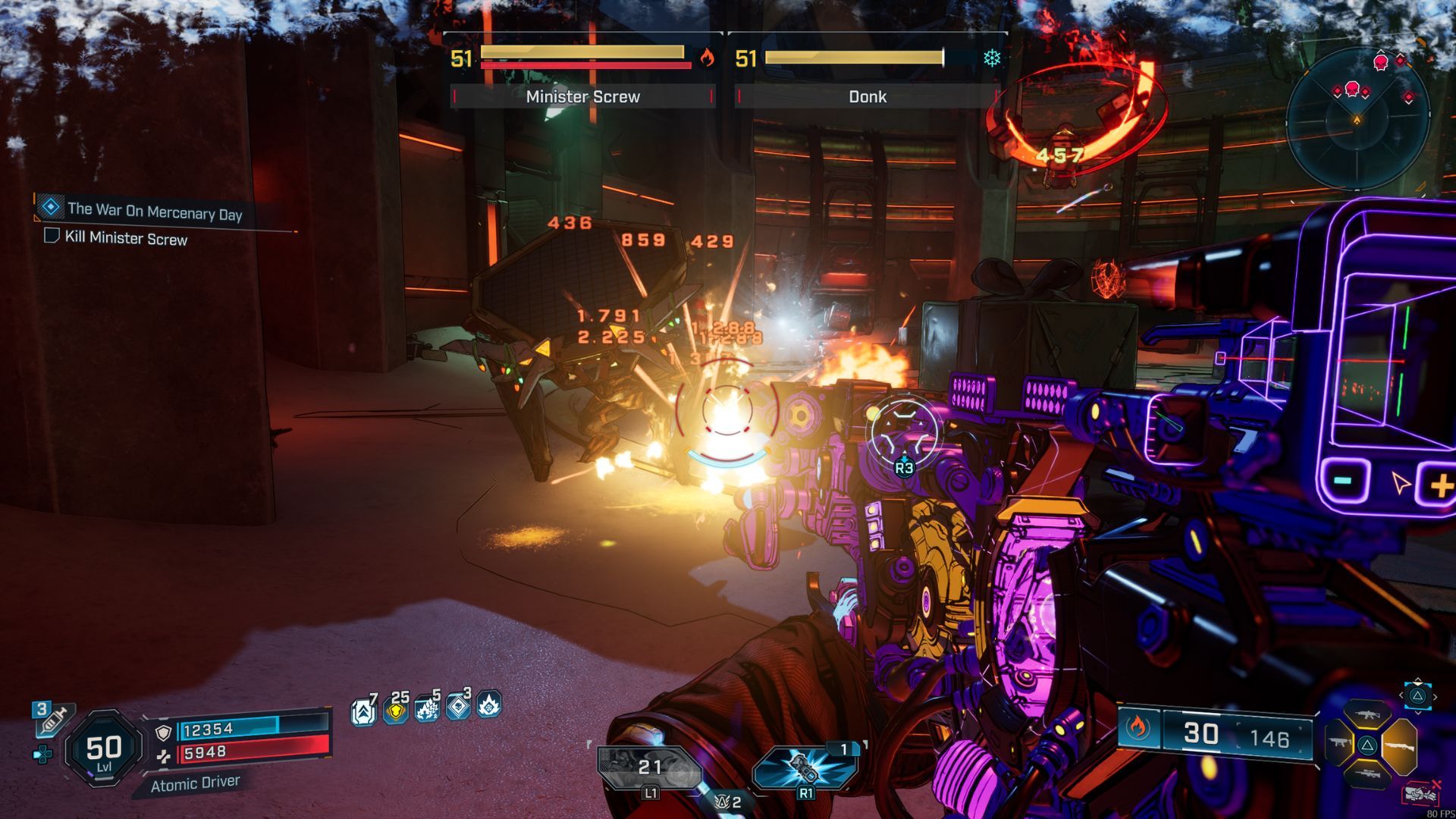
Task: Click the Kill Minister Screw objective checkbox
Action: [x=52, y=236]
